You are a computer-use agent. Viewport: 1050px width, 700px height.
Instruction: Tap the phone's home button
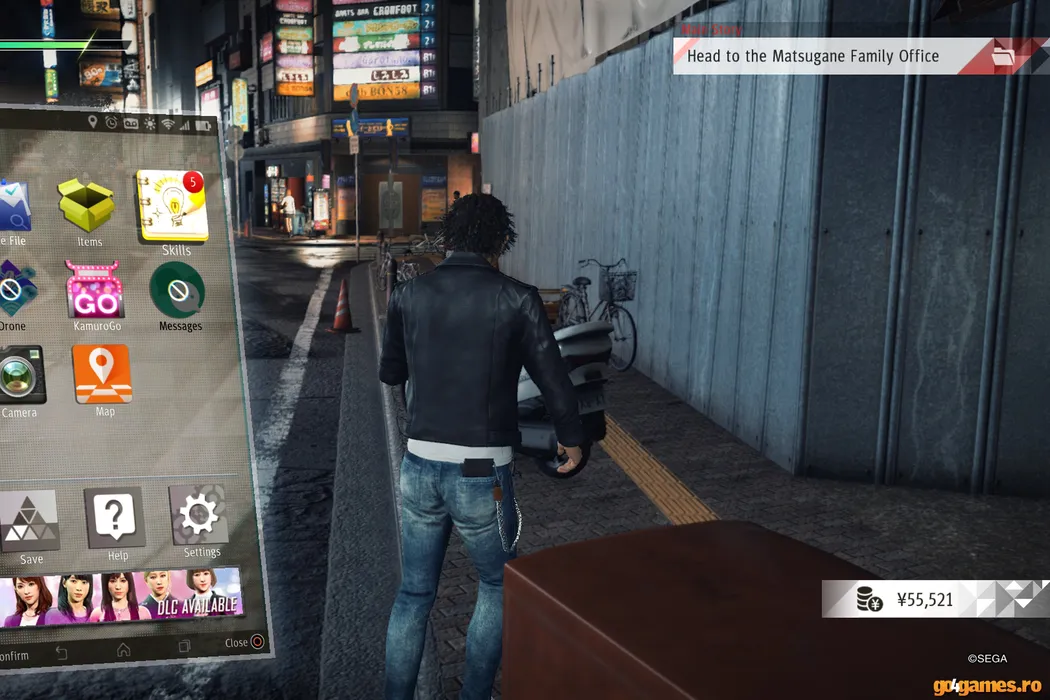click(x=124, y=649)
